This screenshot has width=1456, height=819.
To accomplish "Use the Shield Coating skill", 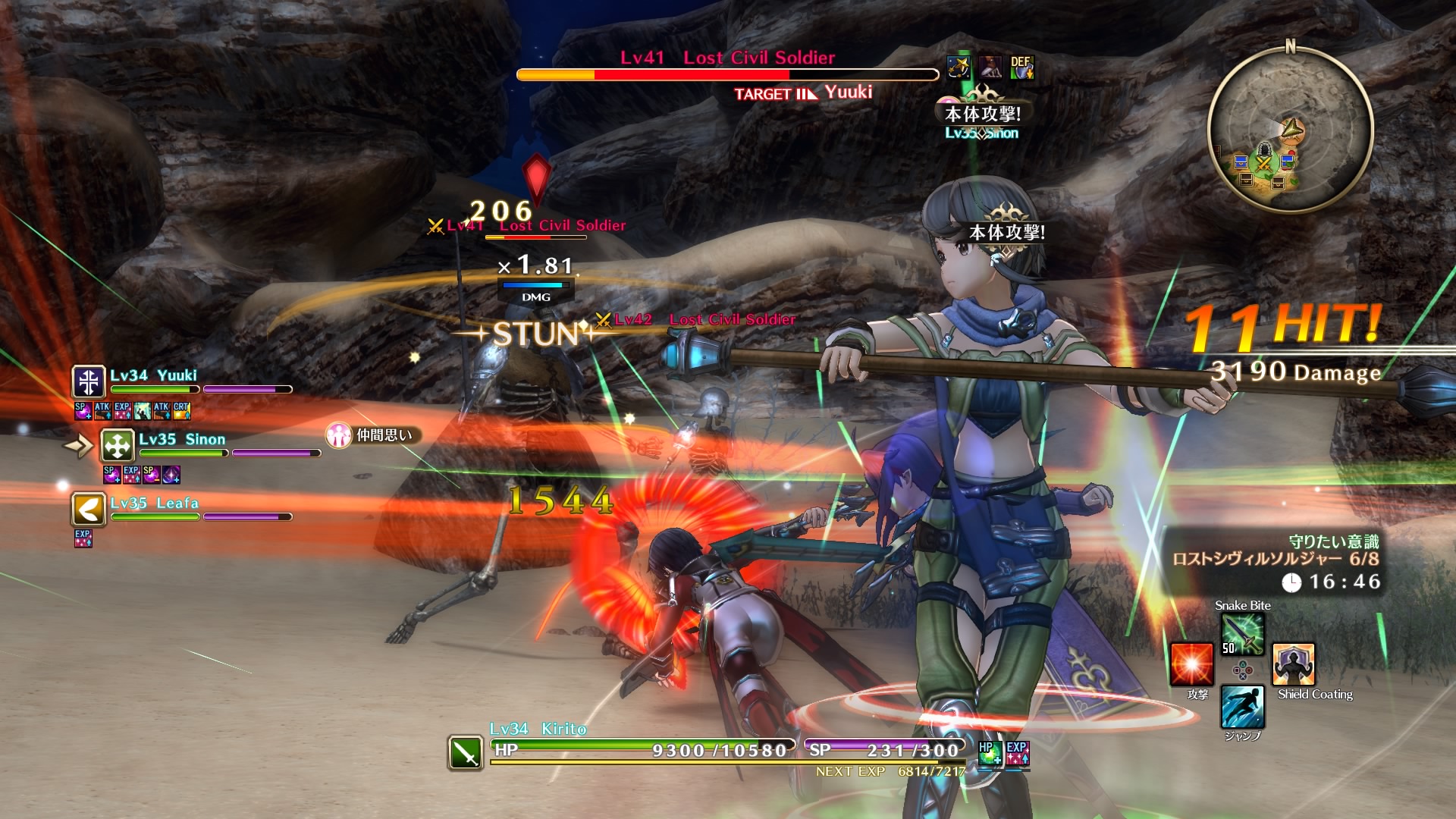I will click(x=1293, y=664).
